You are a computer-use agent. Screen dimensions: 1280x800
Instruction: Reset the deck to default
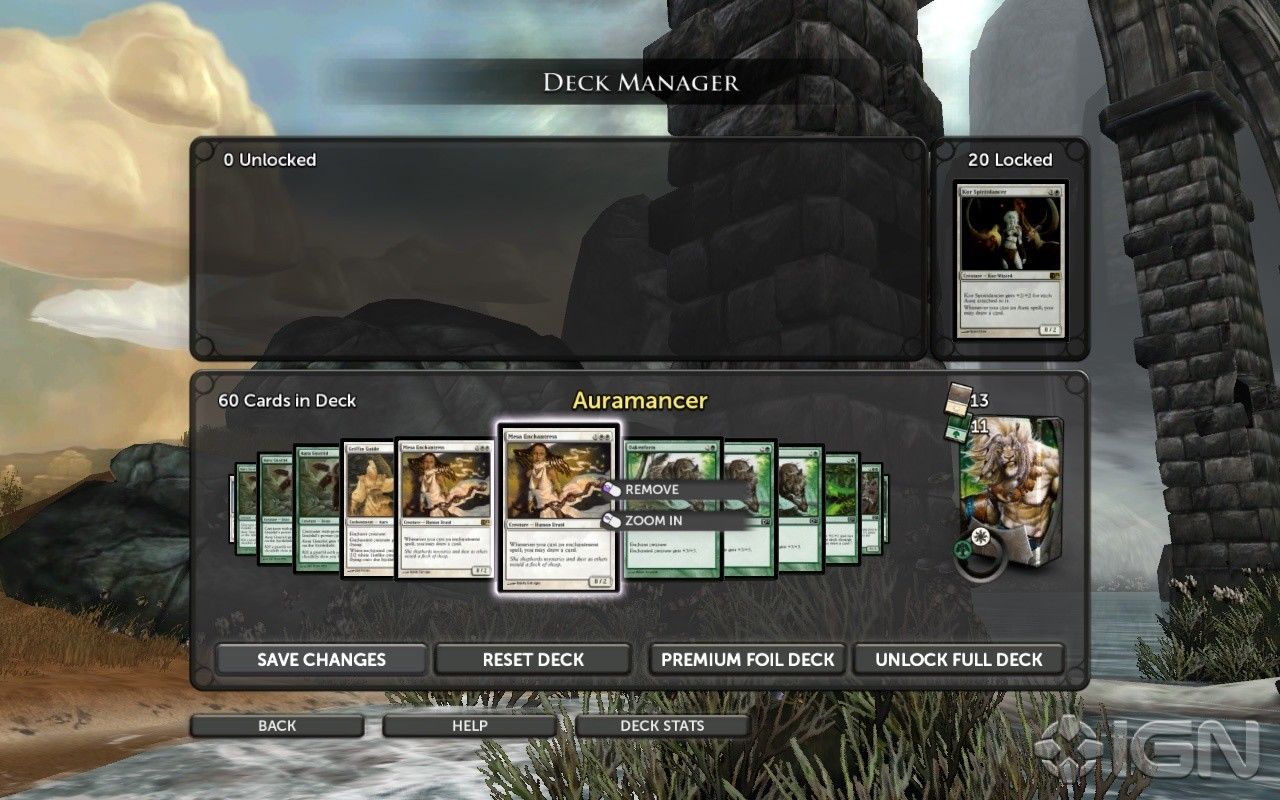coord(533,660)
